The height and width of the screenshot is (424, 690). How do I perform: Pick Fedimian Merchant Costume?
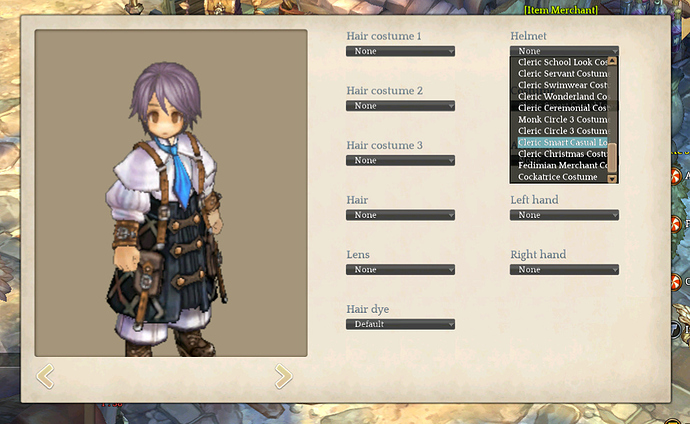pos(562,166)
